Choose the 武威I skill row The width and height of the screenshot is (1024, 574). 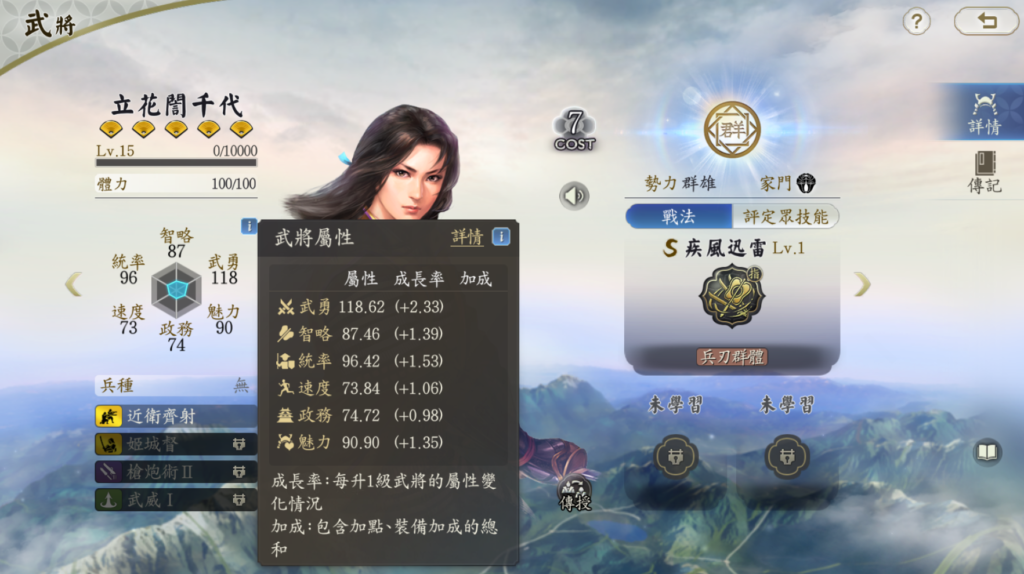176,498
